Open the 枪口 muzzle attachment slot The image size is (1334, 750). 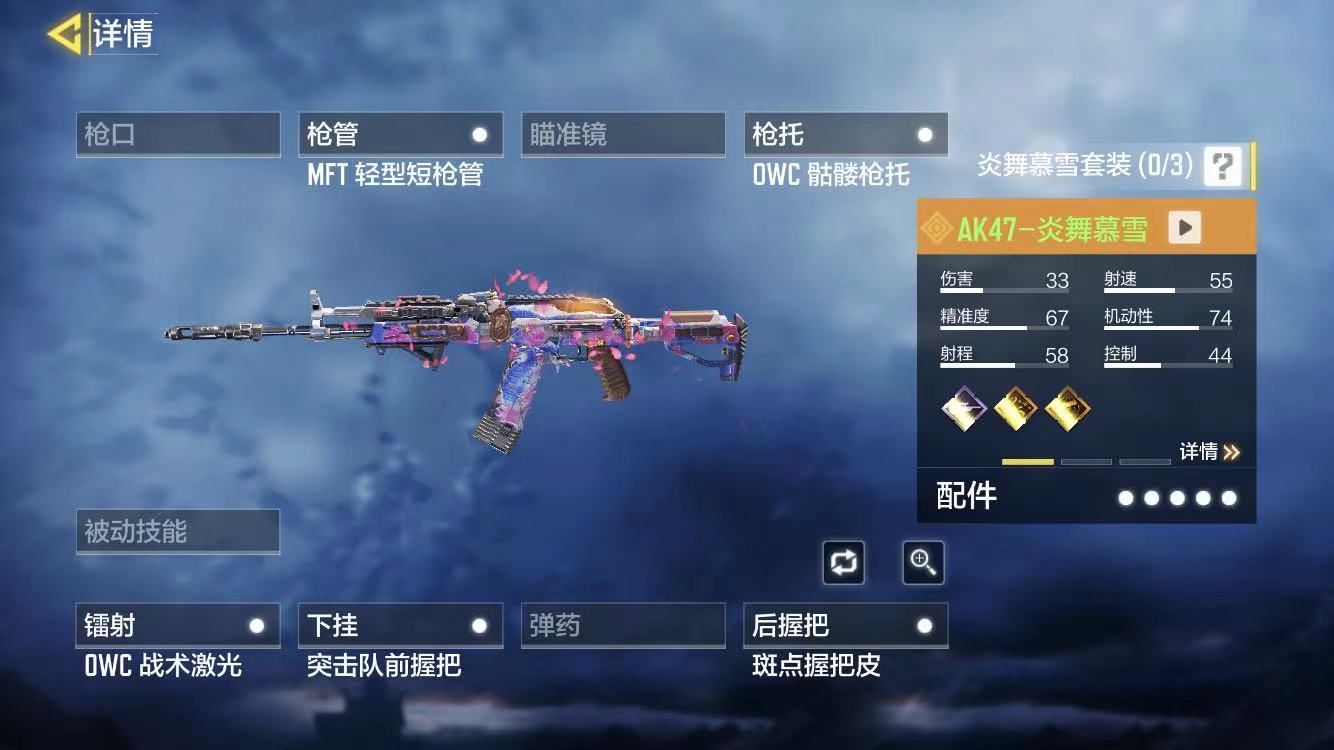coord(178,135)
